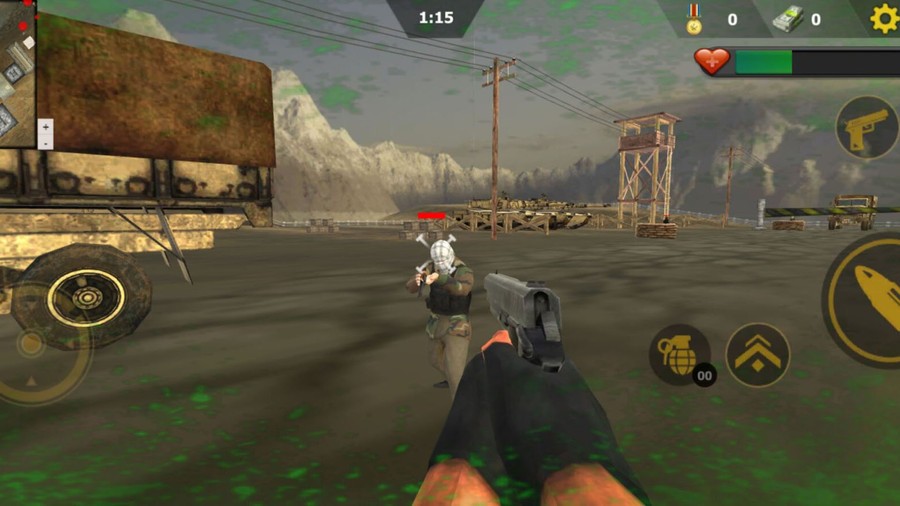Zoom in the minimap with plus
The width and height of the screenshot is (900, 506).
(45, 128)
